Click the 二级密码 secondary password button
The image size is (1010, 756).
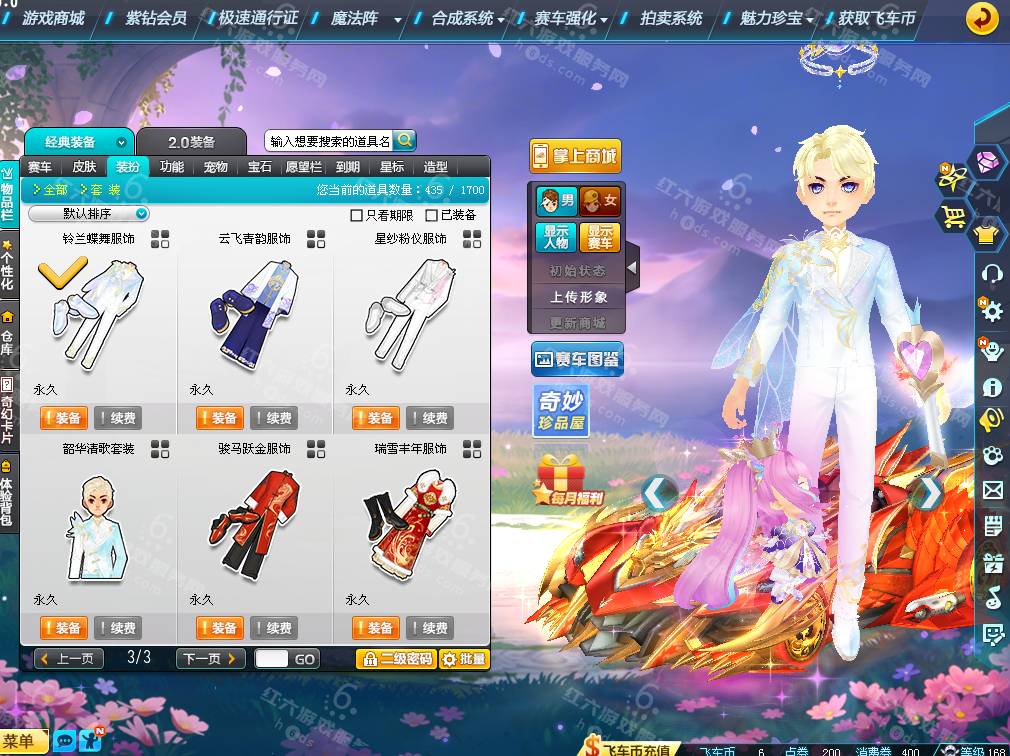[x=396, y=659]
